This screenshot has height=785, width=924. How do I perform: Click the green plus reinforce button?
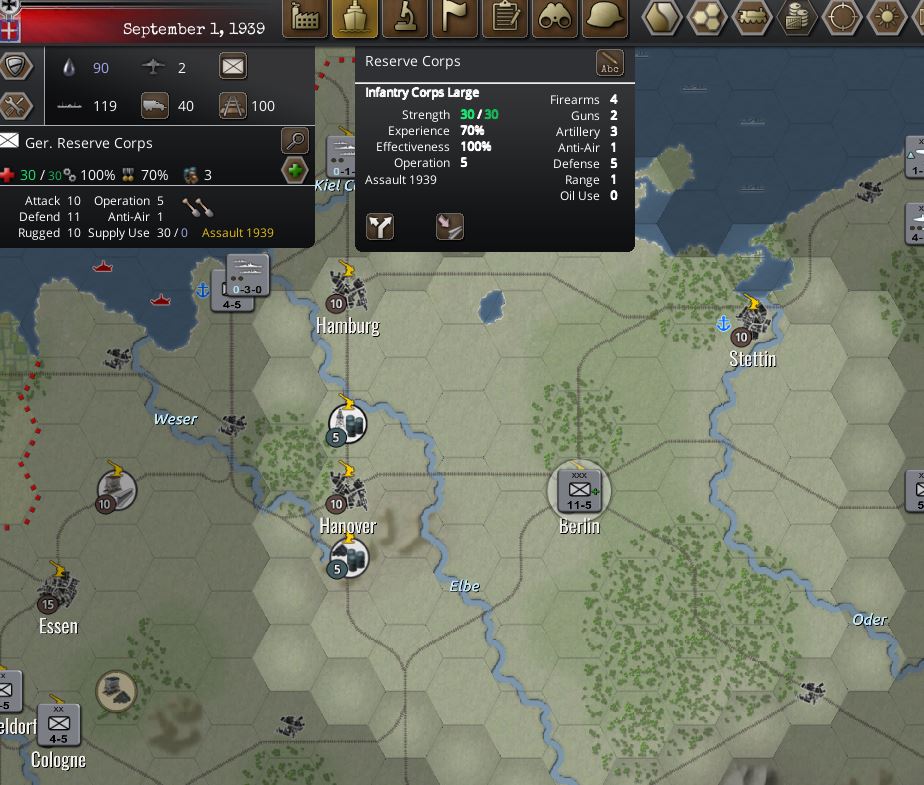295,172
